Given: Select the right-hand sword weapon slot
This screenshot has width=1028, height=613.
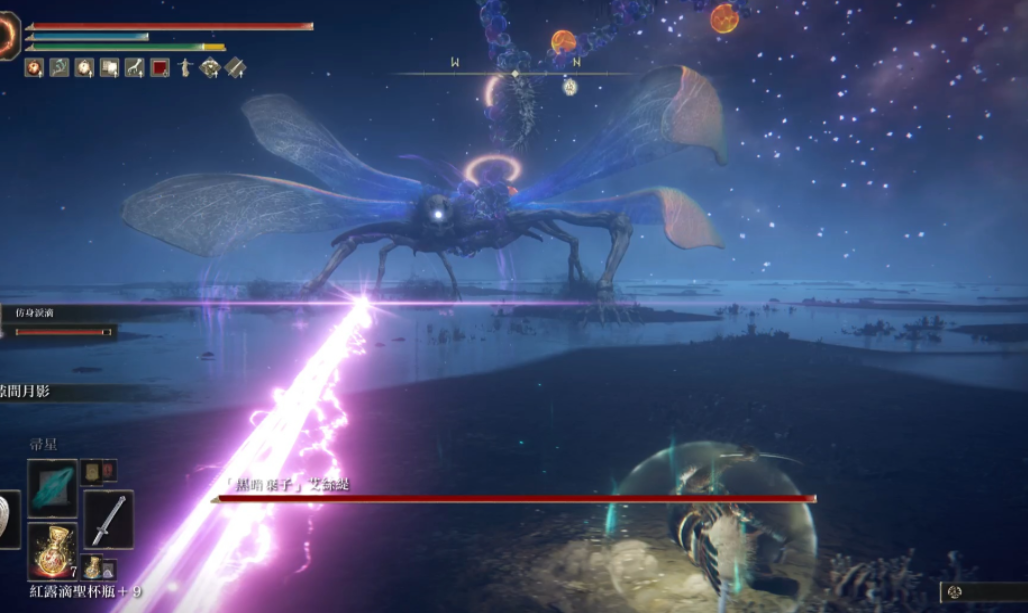Looking at the screenshot, I should pyautogui.click(x=108, y=519).
